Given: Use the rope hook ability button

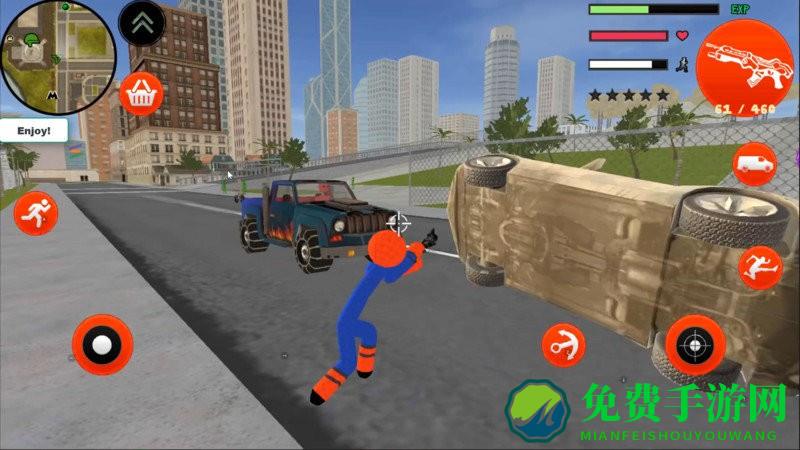Looking at the screenshot, I should point(563,345).
